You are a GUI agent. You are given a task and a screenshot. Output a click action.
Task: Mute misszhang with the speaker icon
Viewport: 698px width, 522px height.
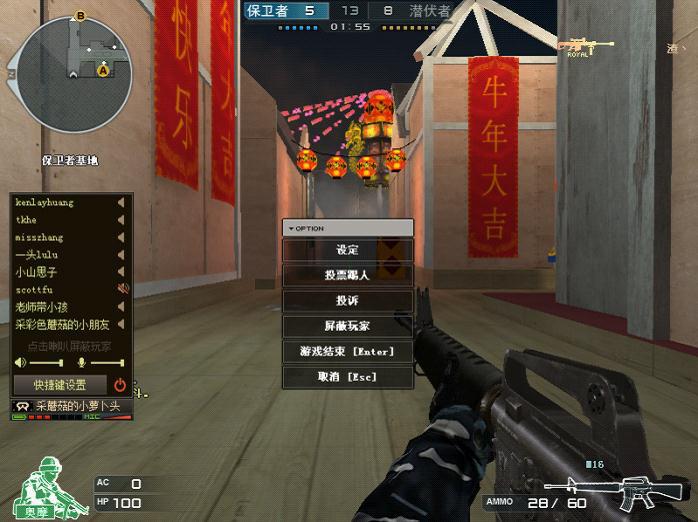[122, 237]
